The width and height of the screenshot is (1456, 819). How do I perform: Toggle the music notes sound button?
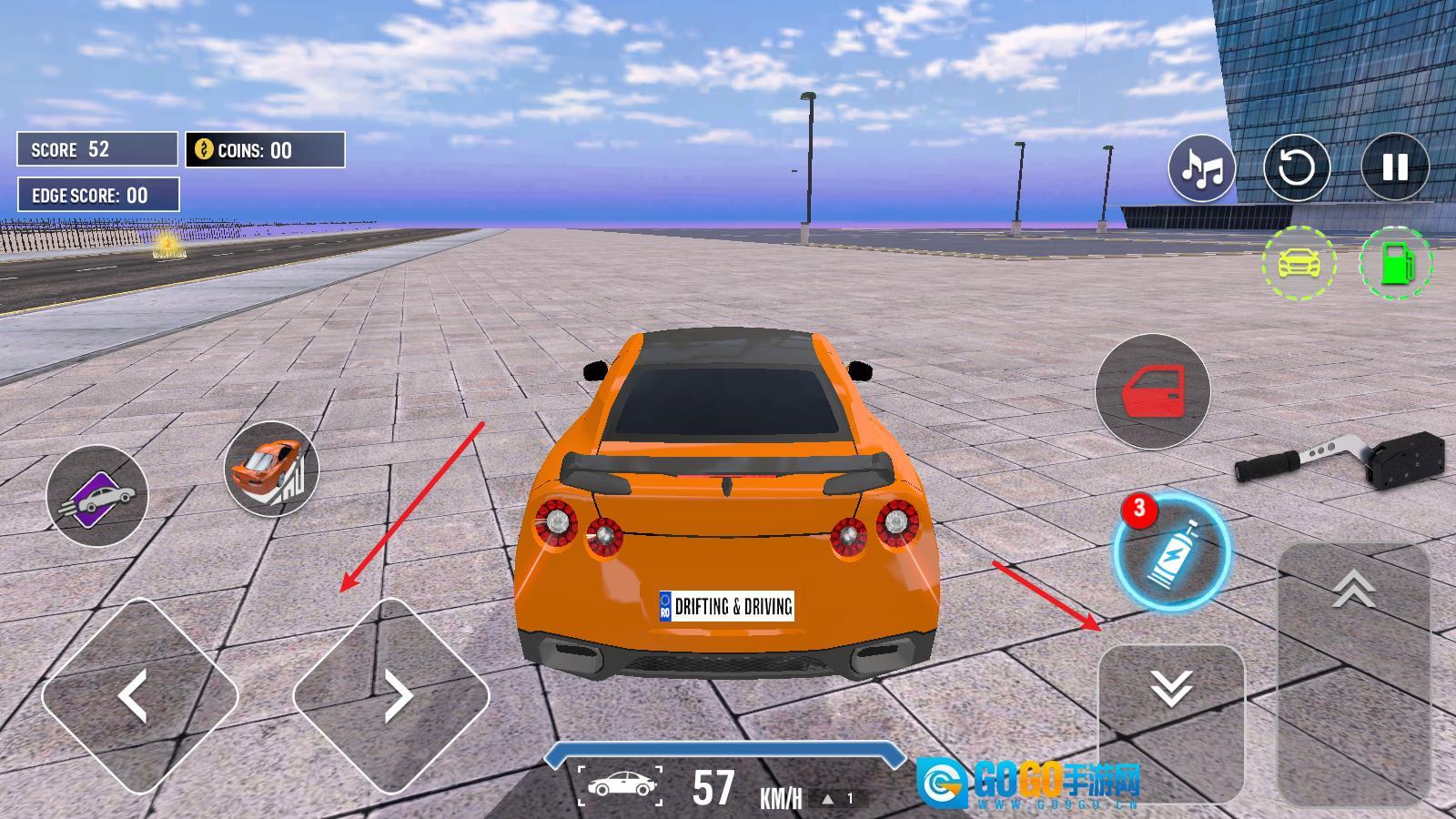1202,167
